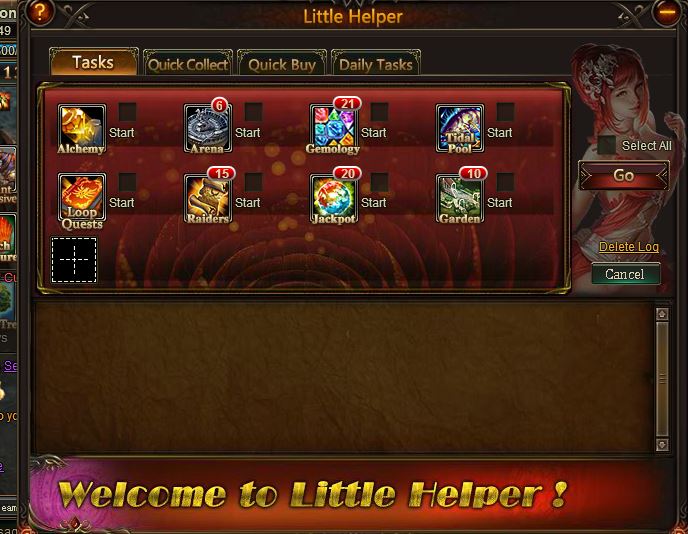This screenshot has width=688, height=534.
Task: Select the Alchemy task icon
Action: [81, 127]
